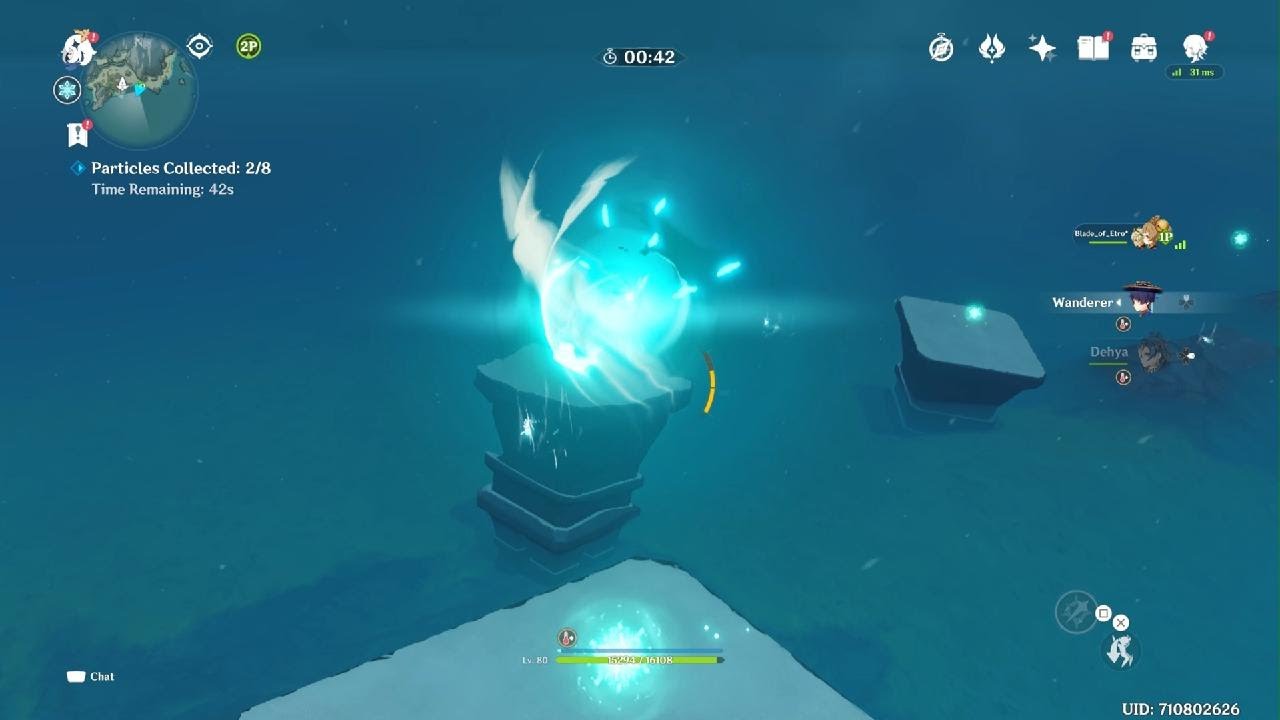The height and width of the screenshot is (720, 1280).
Task: Activate the sprinting figure skill icon
Action: (1121, 651)
